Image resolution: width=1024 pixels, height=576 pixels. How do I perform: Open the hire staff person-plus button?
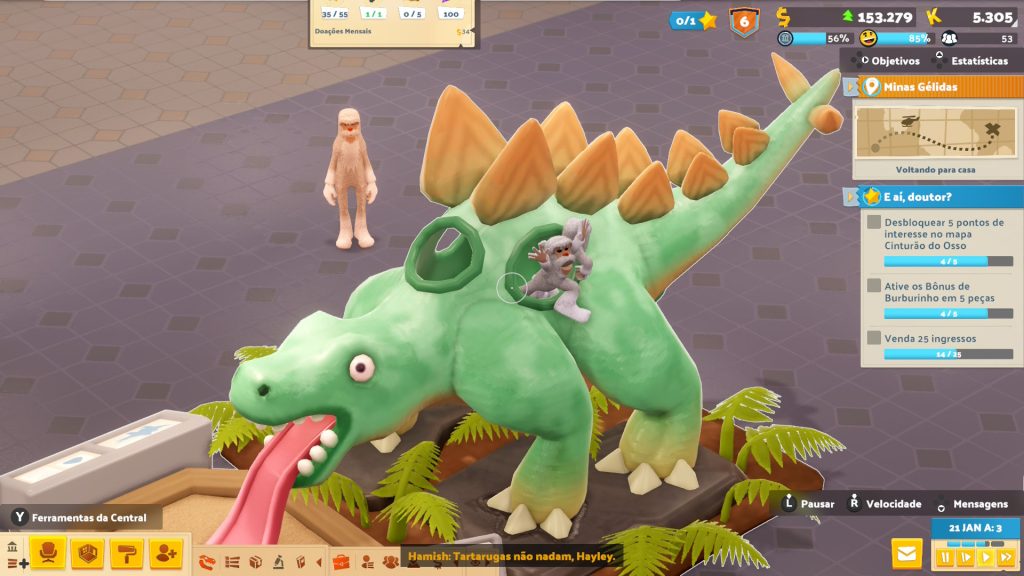pos(166,552)
